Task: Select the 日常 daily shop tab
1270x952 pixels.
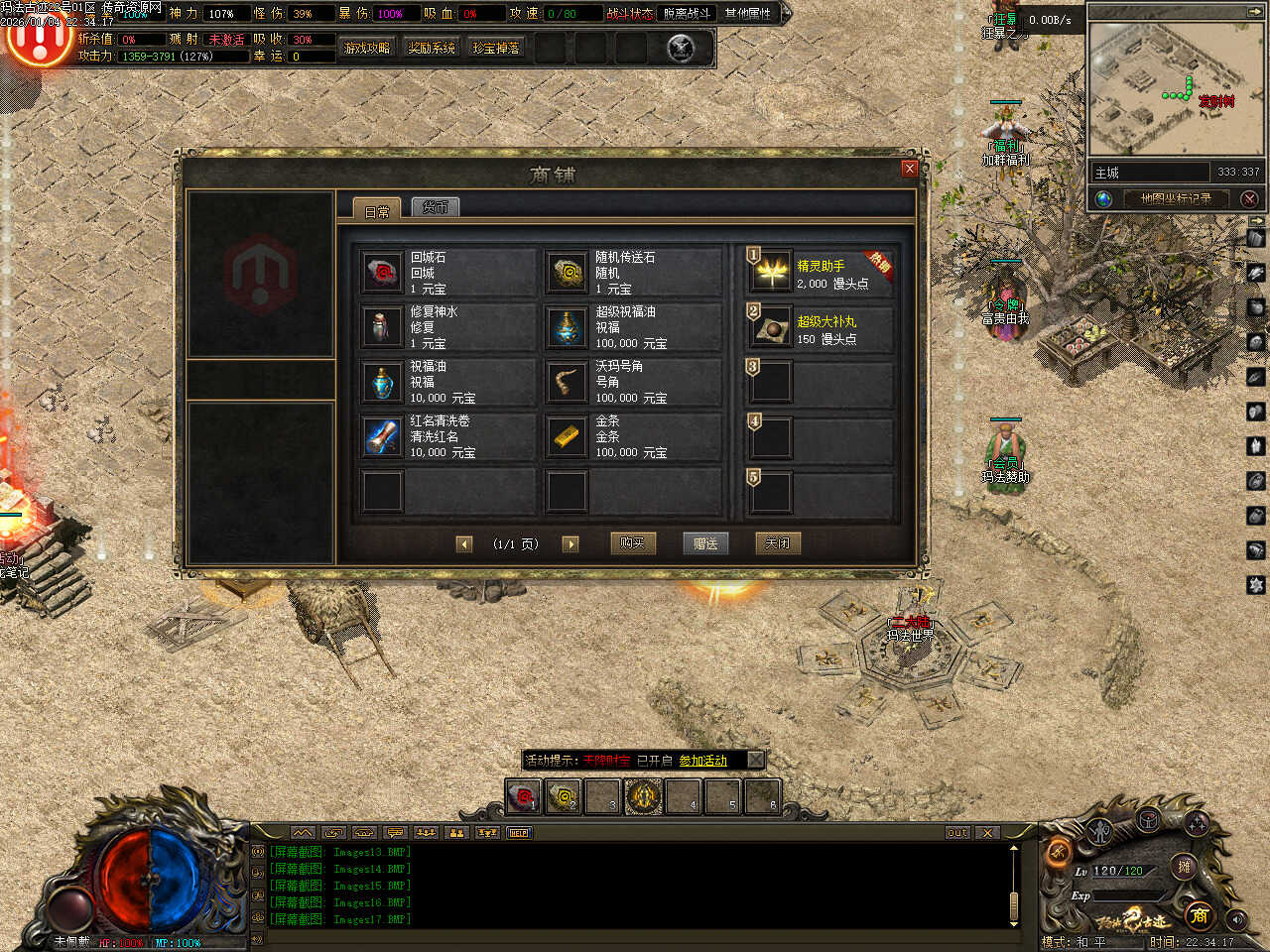Action: tap(377, 210)
